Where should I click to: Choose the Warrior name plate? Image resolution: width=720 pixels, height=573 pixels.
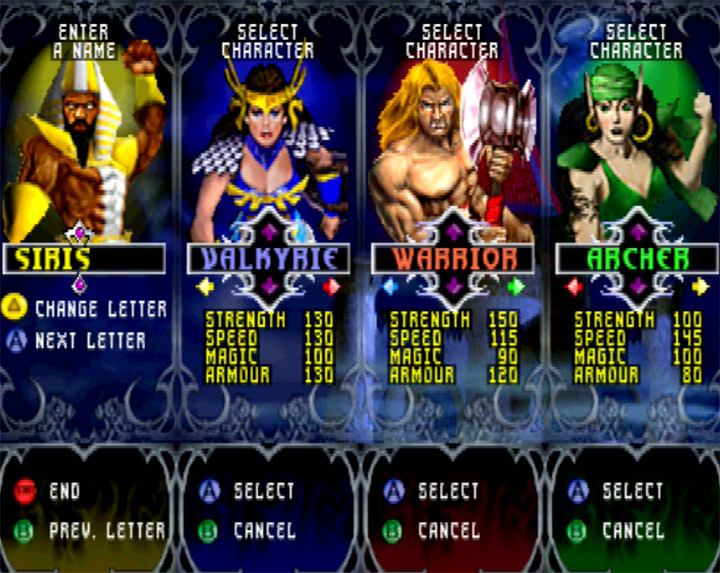[453, 260]
